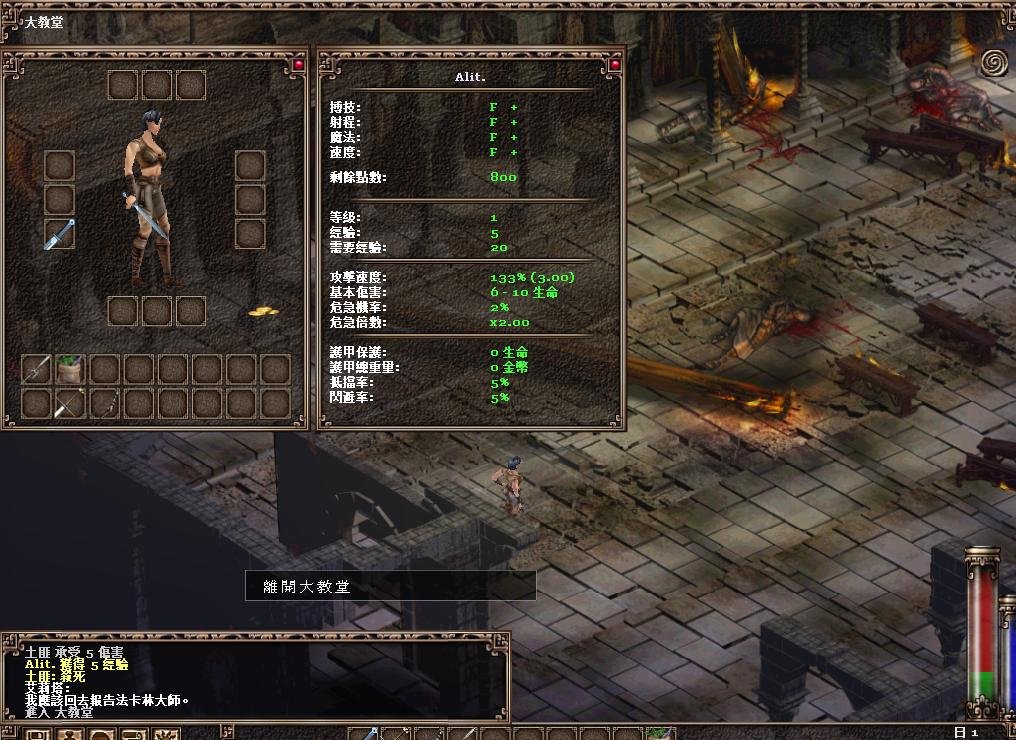Close the inventory panel with its red gem
1016x740 pixels.
[297, 65]
